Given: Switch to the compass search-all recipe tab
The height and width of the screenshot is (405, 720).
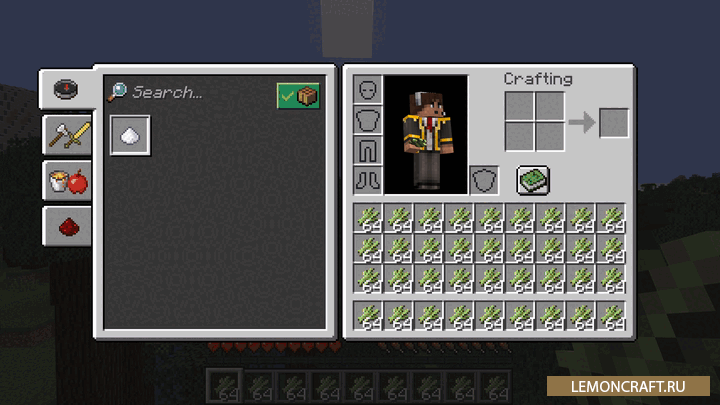Looking at the screenshot, I should coord(67,88).
